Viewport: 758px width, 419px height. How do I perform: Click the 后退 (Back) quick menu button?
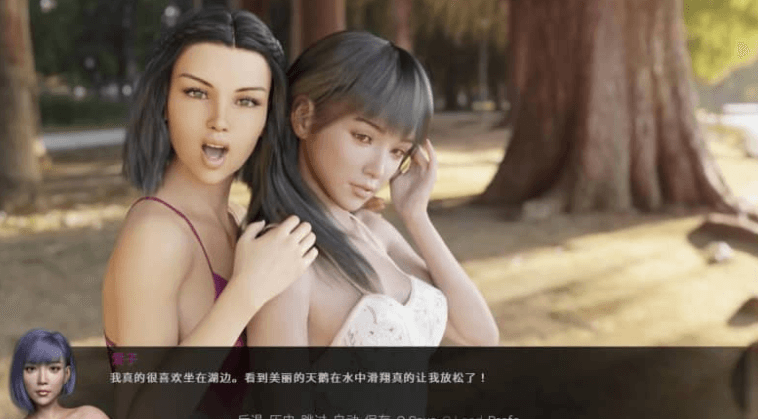249,414
